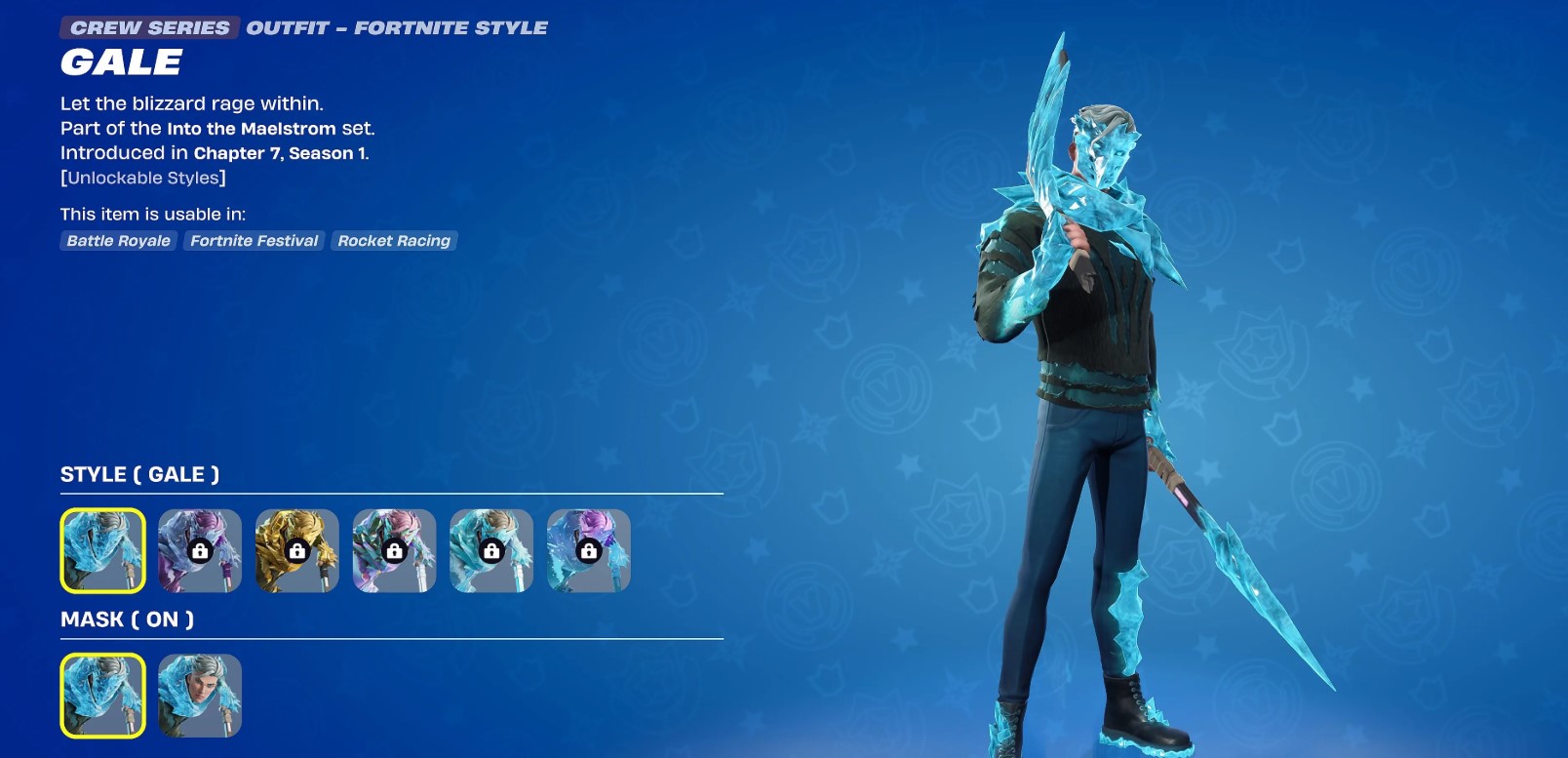Select the locked iridescent pink-green style
The width and height of the screenshot is (1568, 758).
pyautogui.click(x=394, y=550)
